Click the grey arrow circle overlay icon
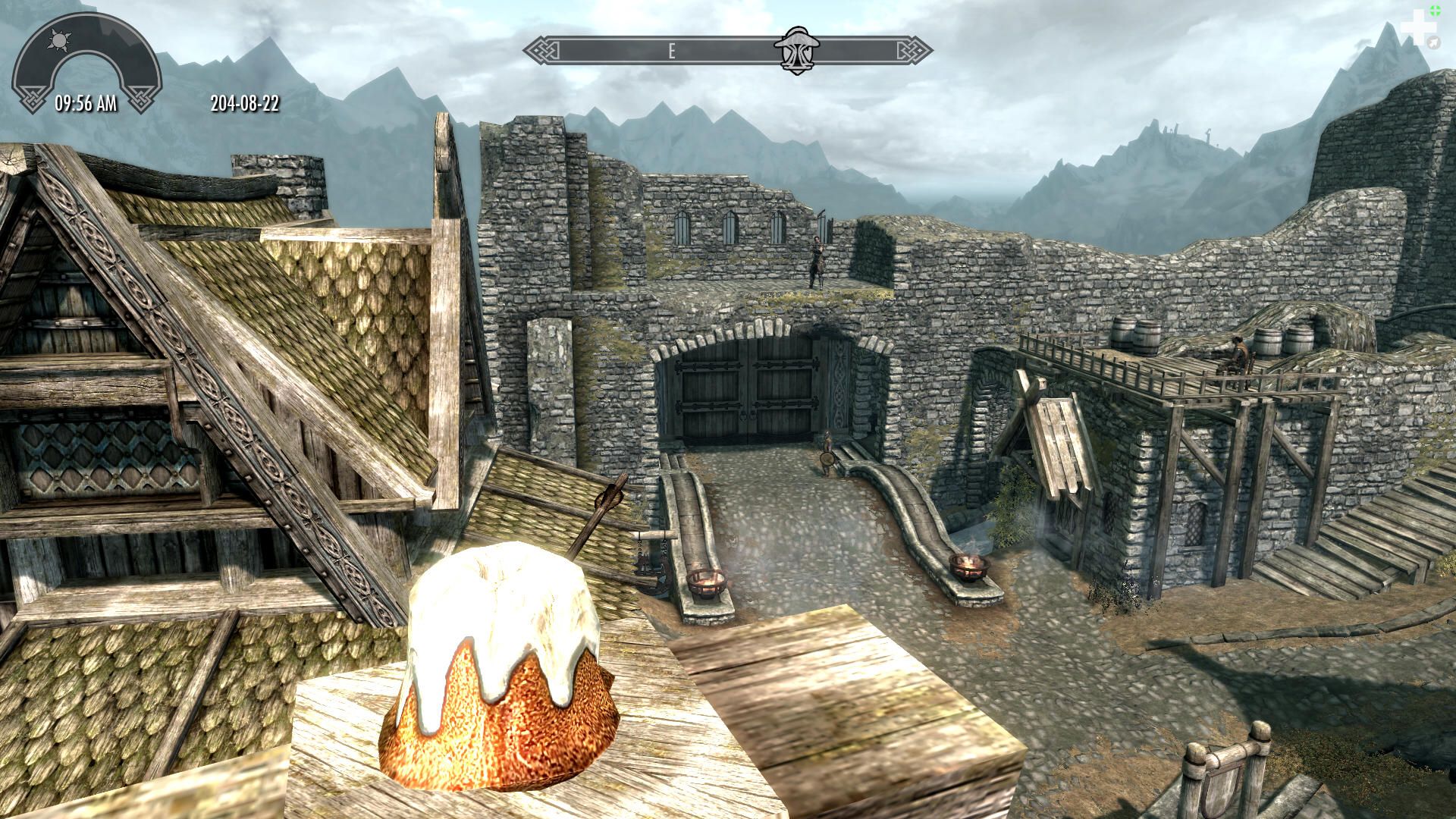 [x=1432, y=42]
